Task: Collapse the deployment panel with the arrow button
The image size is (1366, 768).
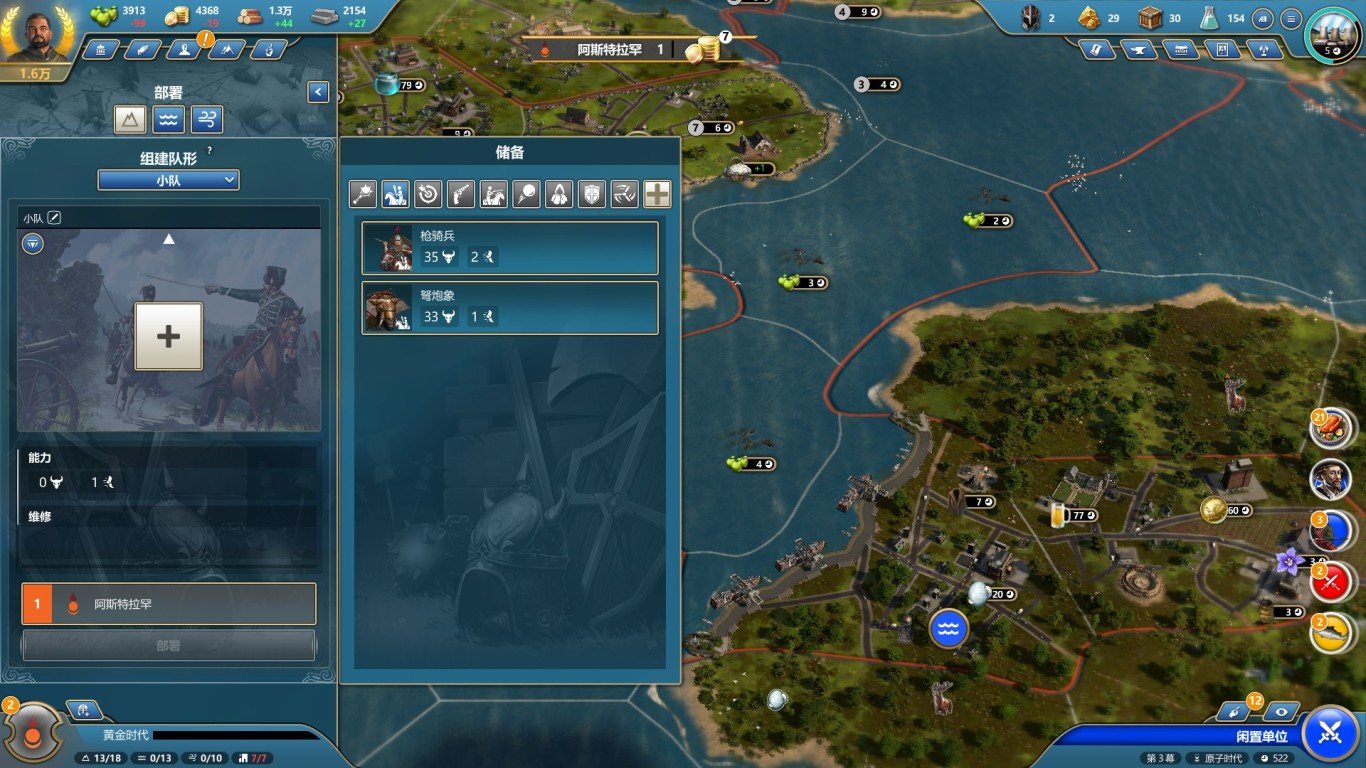Action: 318,92
